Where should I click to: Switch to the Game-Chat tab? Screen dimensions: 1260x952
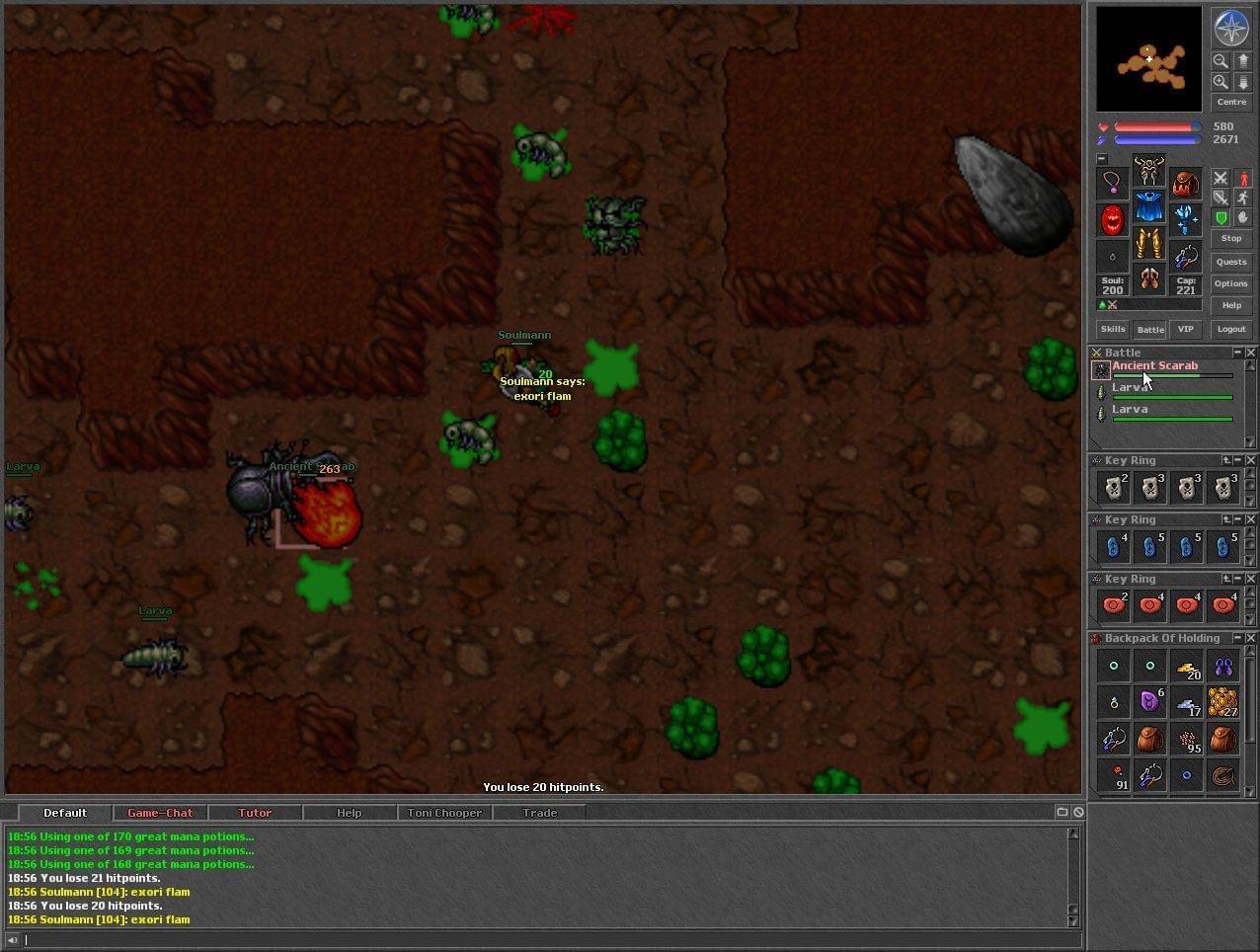click(160, 813)
